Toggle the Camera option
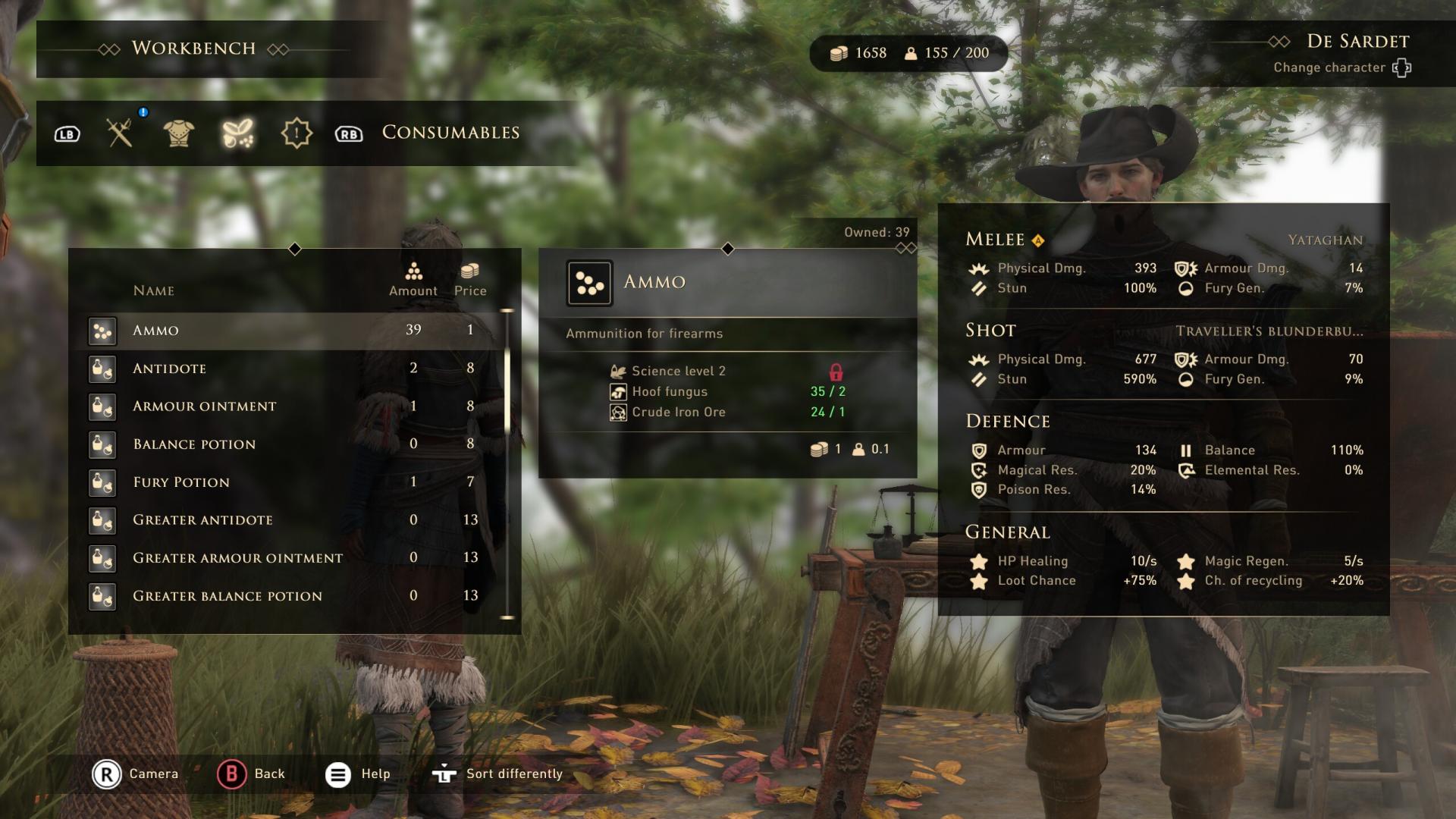This screenshot has height=819, width=1456. pyautogui.click(x=135, y=774)
